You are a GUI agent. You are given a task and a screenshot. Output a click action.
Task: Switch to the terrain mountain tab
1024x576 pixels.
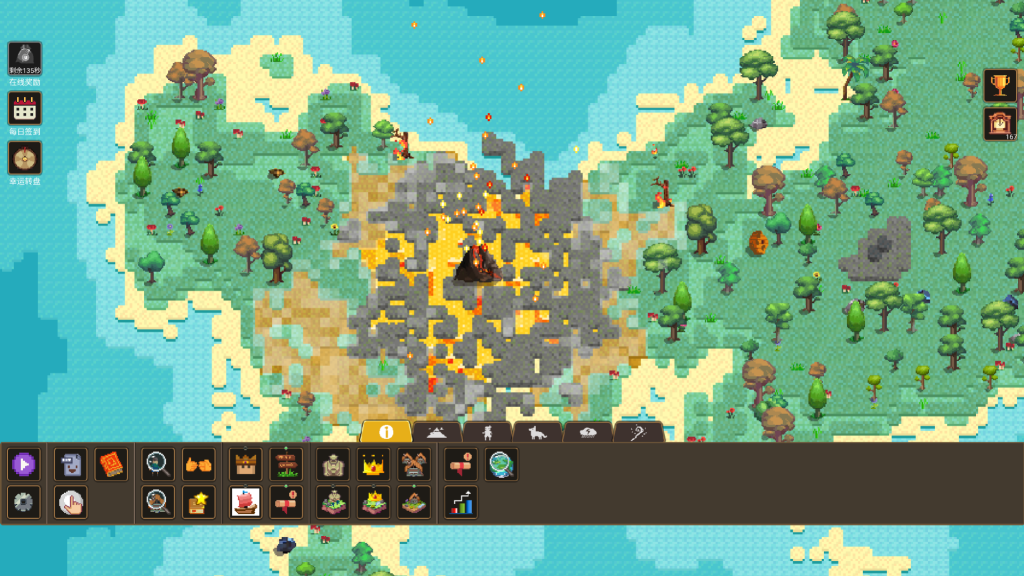tap(437, 432)
